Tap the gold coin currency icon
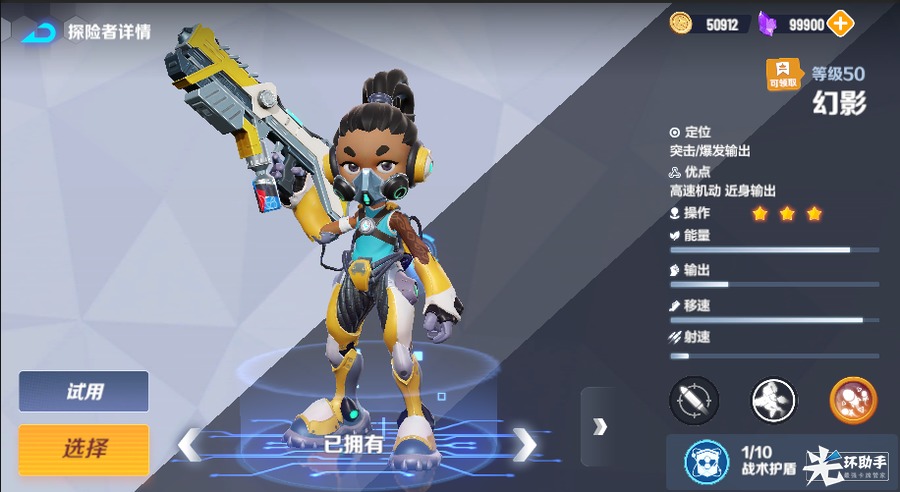The image size is (900, 492). pyautogui.click(x=681, y=23)
